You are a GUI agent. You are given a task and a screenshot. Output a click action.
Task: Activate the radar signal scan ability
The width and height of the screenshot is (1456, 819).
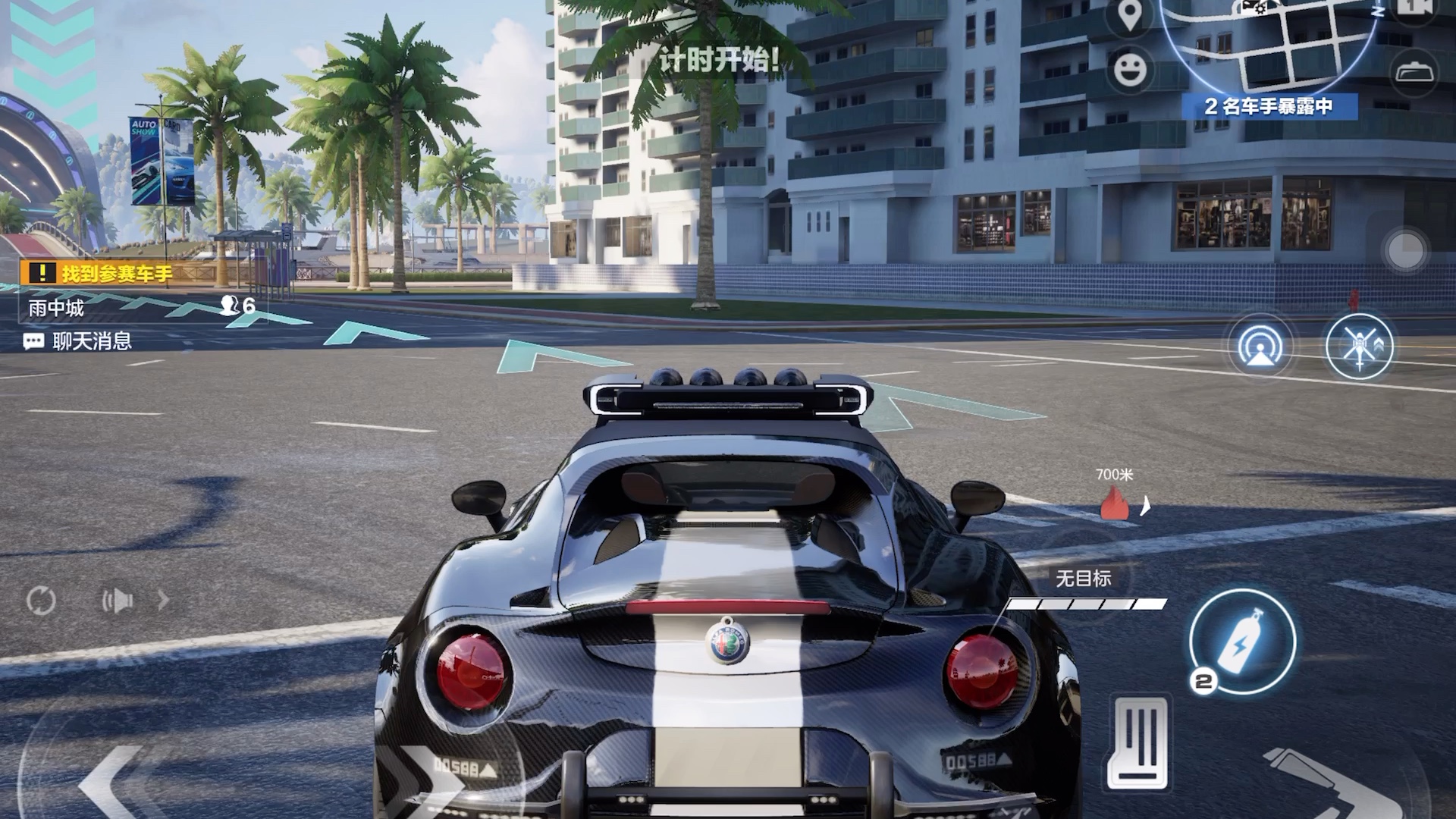(1260, 347)
